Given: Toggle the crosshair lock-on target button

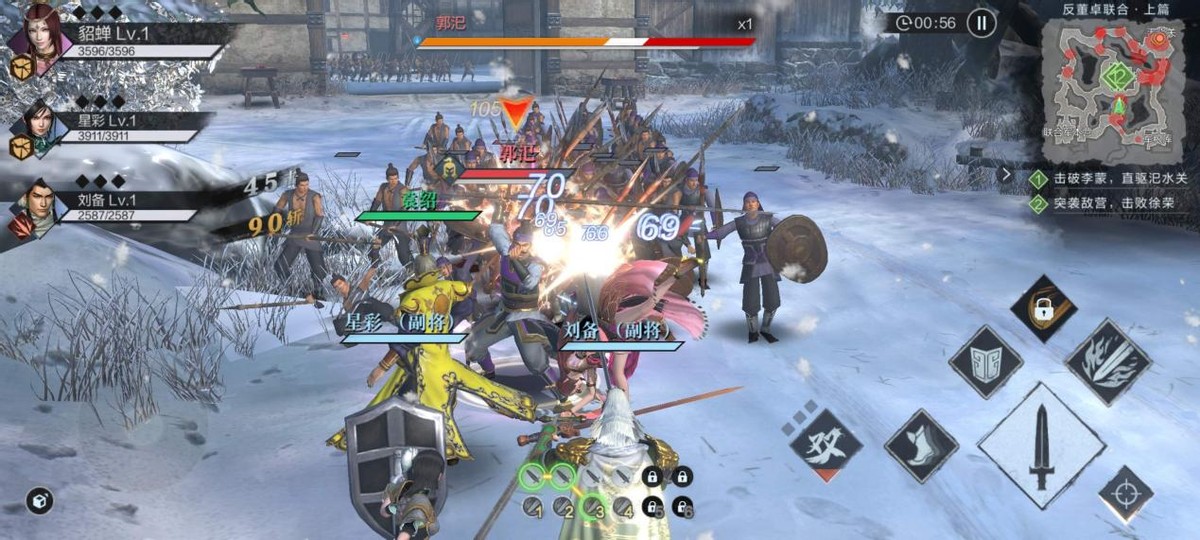Looking at the screenshot, I should pos(1125,494).
